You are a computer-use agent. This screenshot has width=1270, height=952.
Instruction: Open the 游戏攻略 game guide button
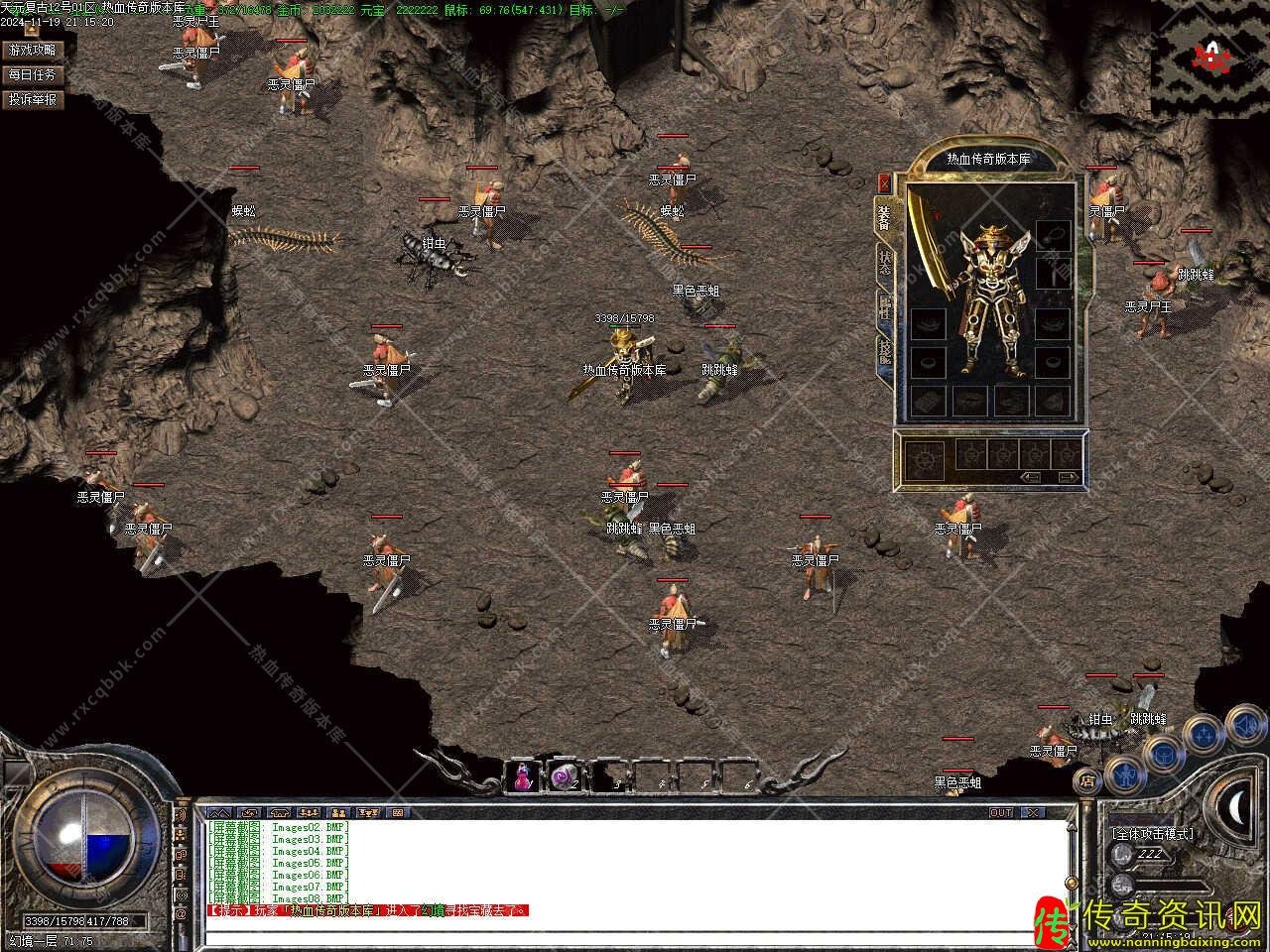[33, 50]
